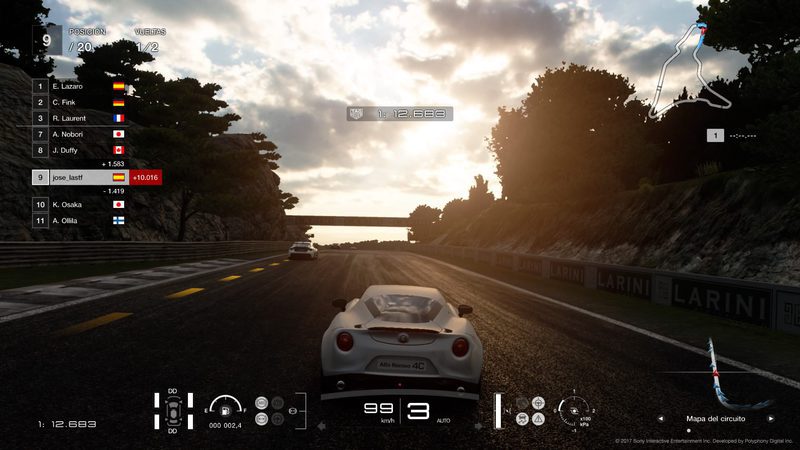Select J. Duffy's leaderboard entry
The height and width of the screenshot is (450, 800).
click(80, 149)
